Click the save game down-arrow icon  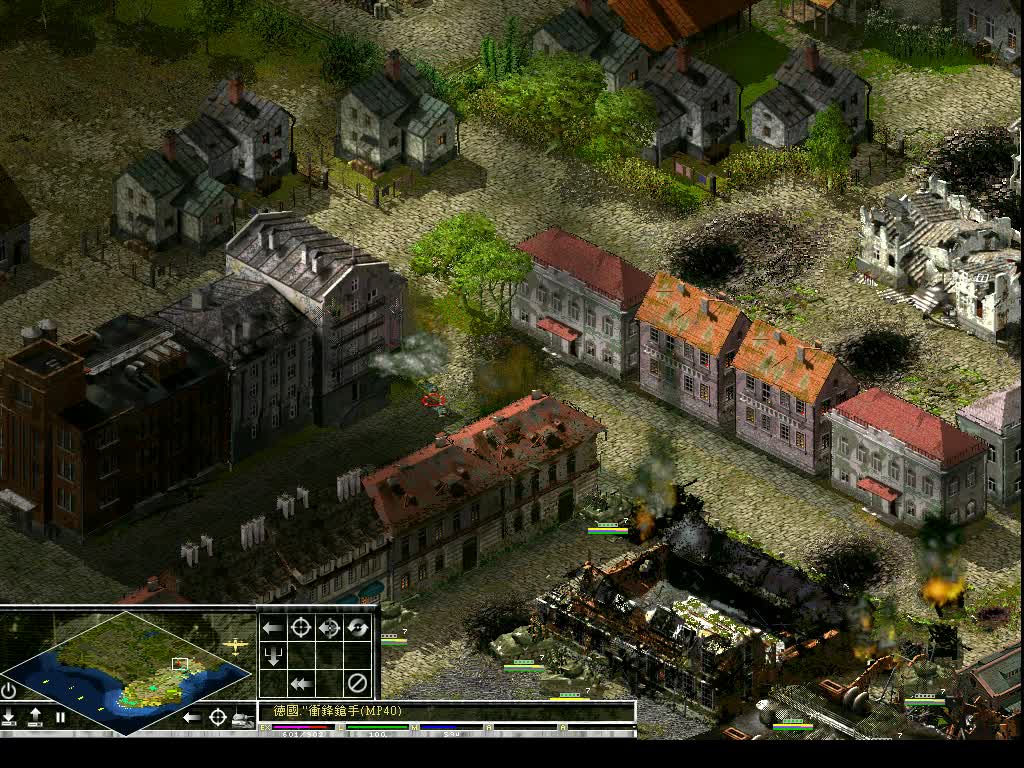coord(9,717)
